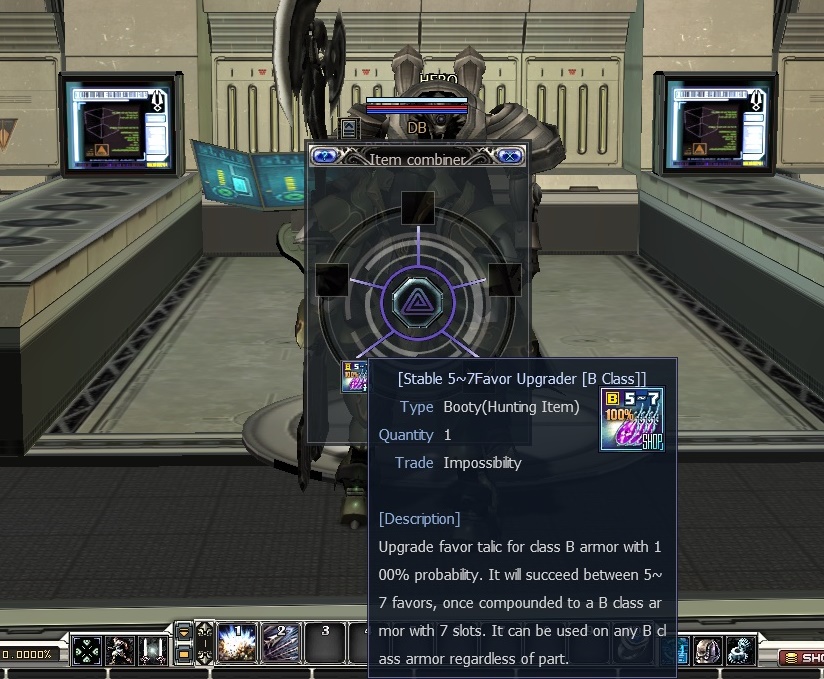
Task: Select the Stable 5~7 Favor Upgrader item
Action: click(x=355, y=376)
